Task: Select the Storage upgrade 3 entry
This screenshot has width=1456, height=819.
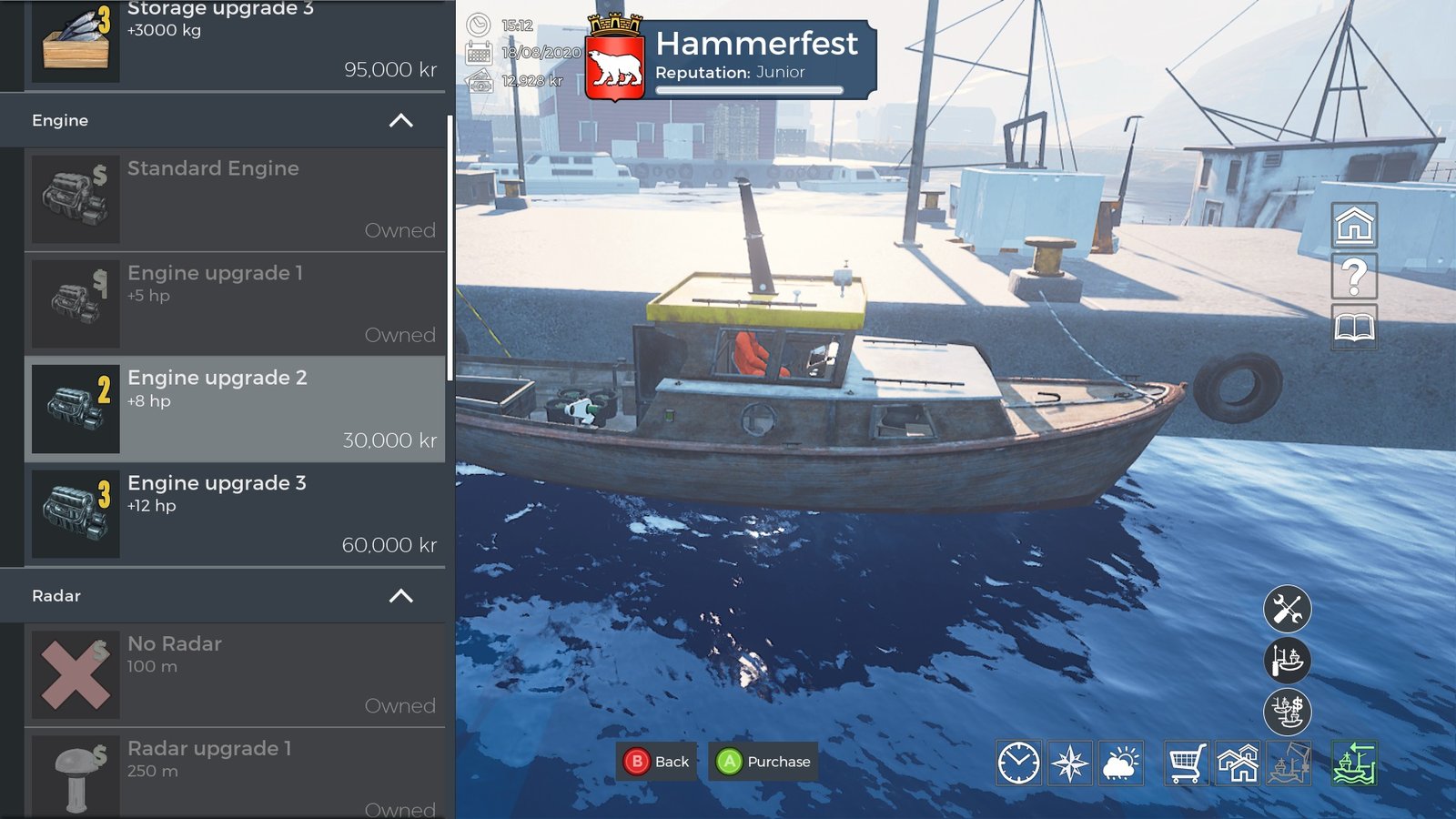Action: click(x=227, y=41)
